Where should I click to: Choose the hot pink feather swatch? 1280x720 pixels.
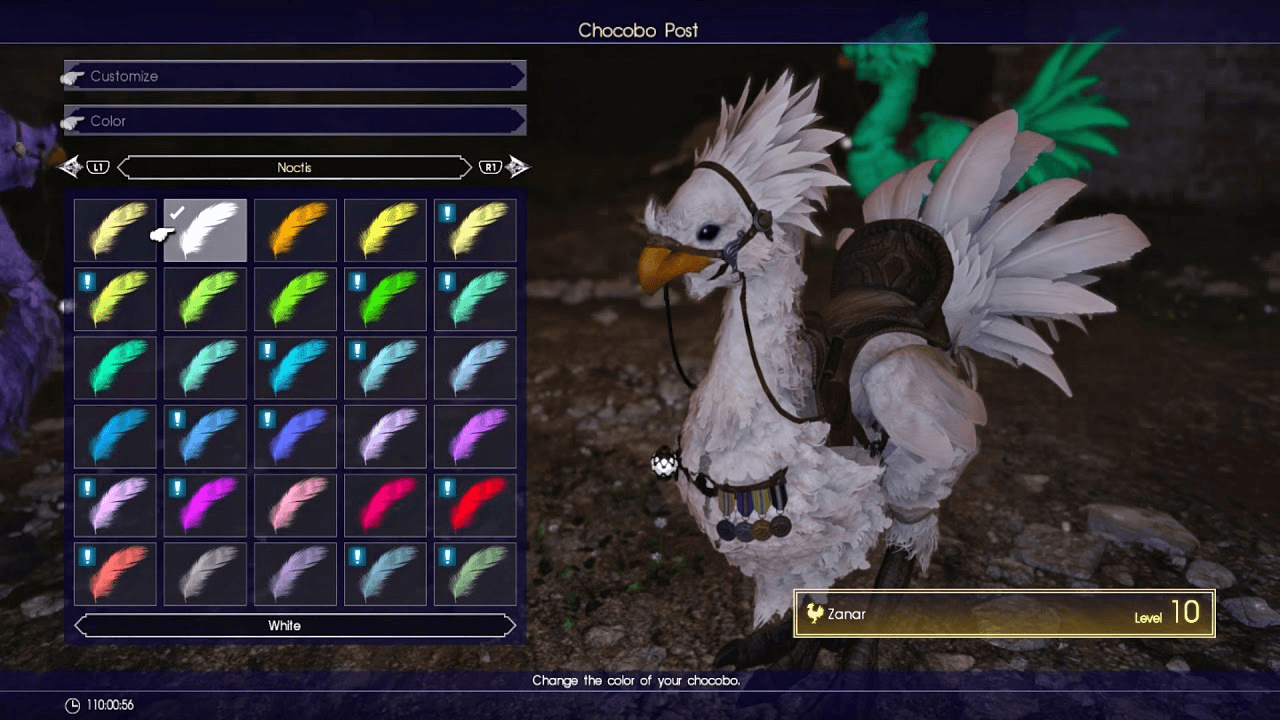click(x=385, y=504)
